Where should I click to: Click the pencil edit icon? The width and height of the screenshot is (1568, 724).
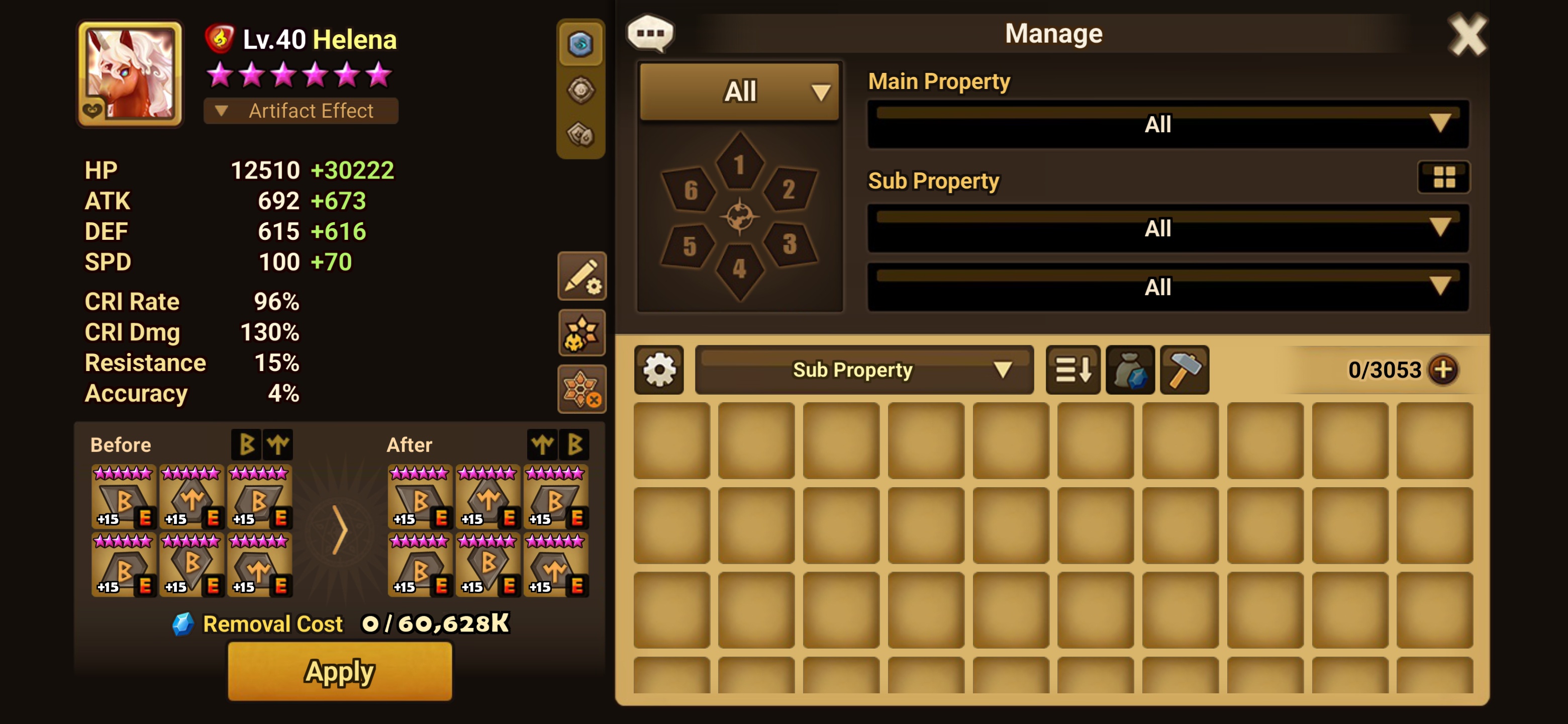(x=581, y=277)
